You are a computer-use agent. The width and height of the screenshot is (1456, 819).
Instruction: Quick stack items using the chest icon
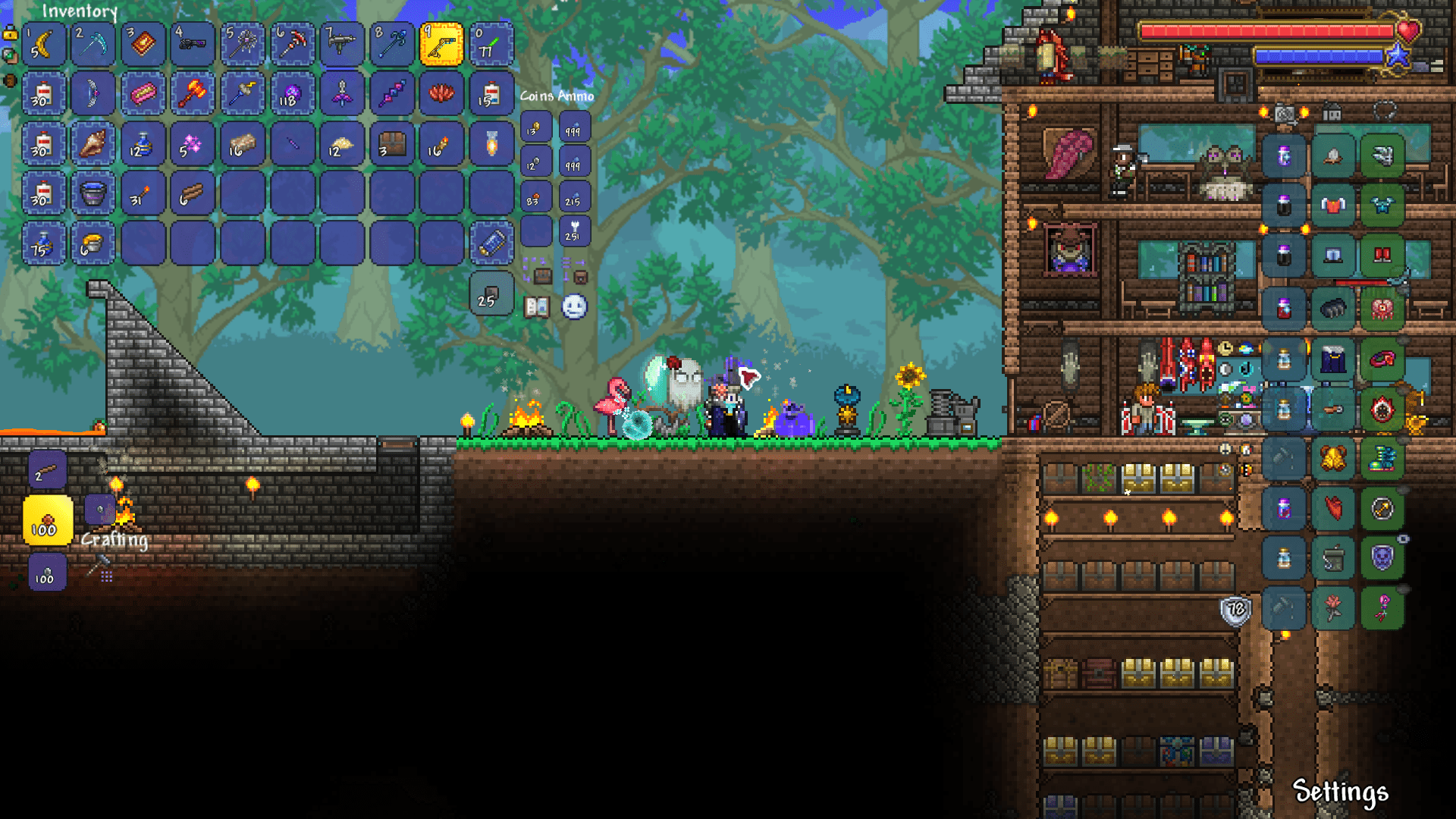[542, 276]
